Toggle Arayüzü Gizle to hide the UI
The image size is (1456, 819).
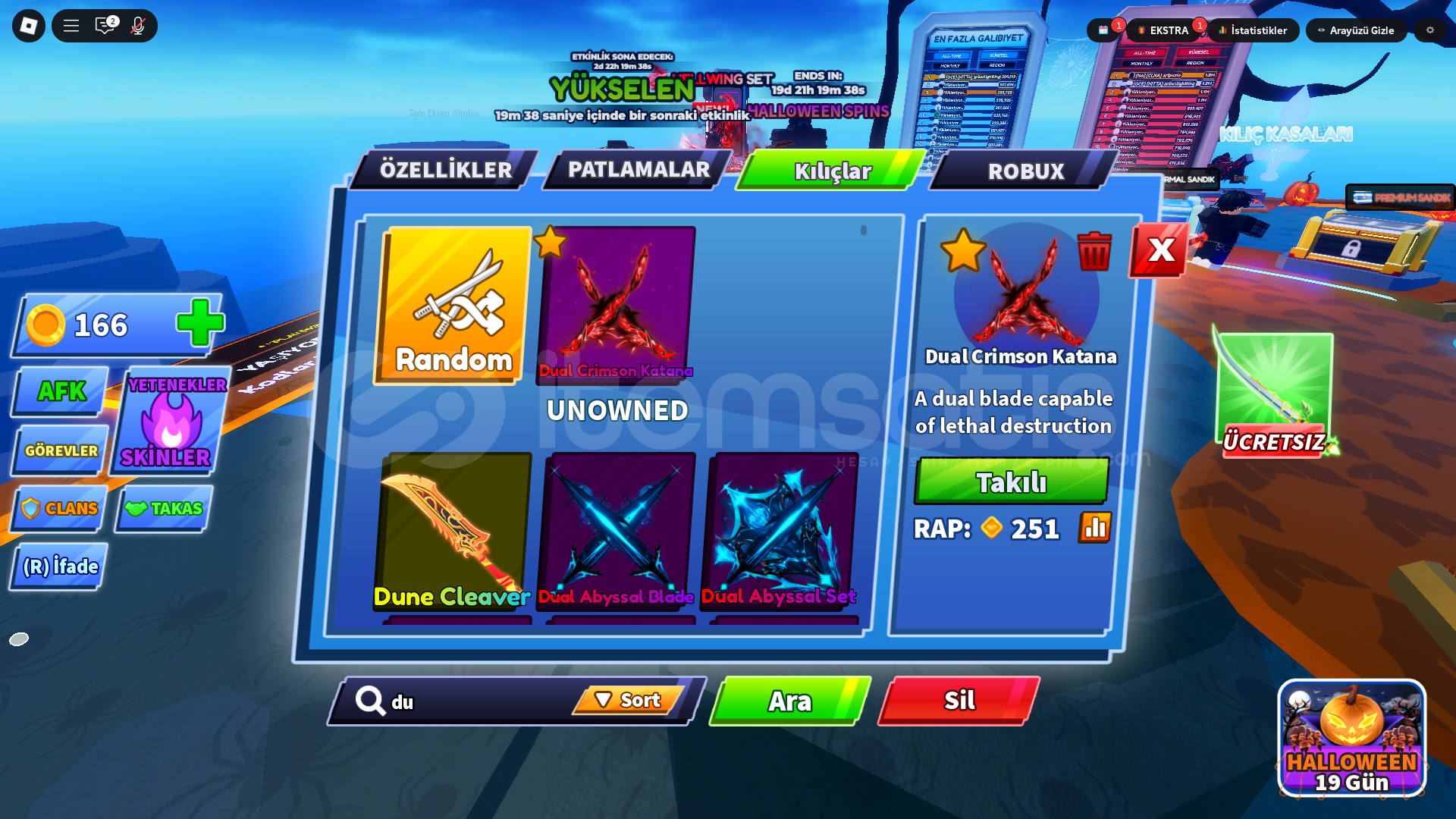(x=1357, y=31)
